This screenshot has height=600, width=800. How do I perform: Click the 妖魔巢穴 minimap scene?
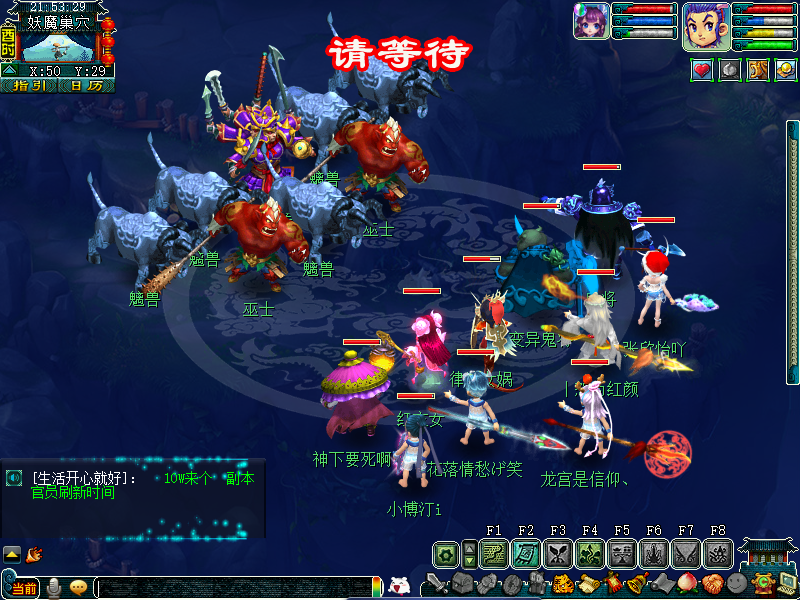(58, 47)
